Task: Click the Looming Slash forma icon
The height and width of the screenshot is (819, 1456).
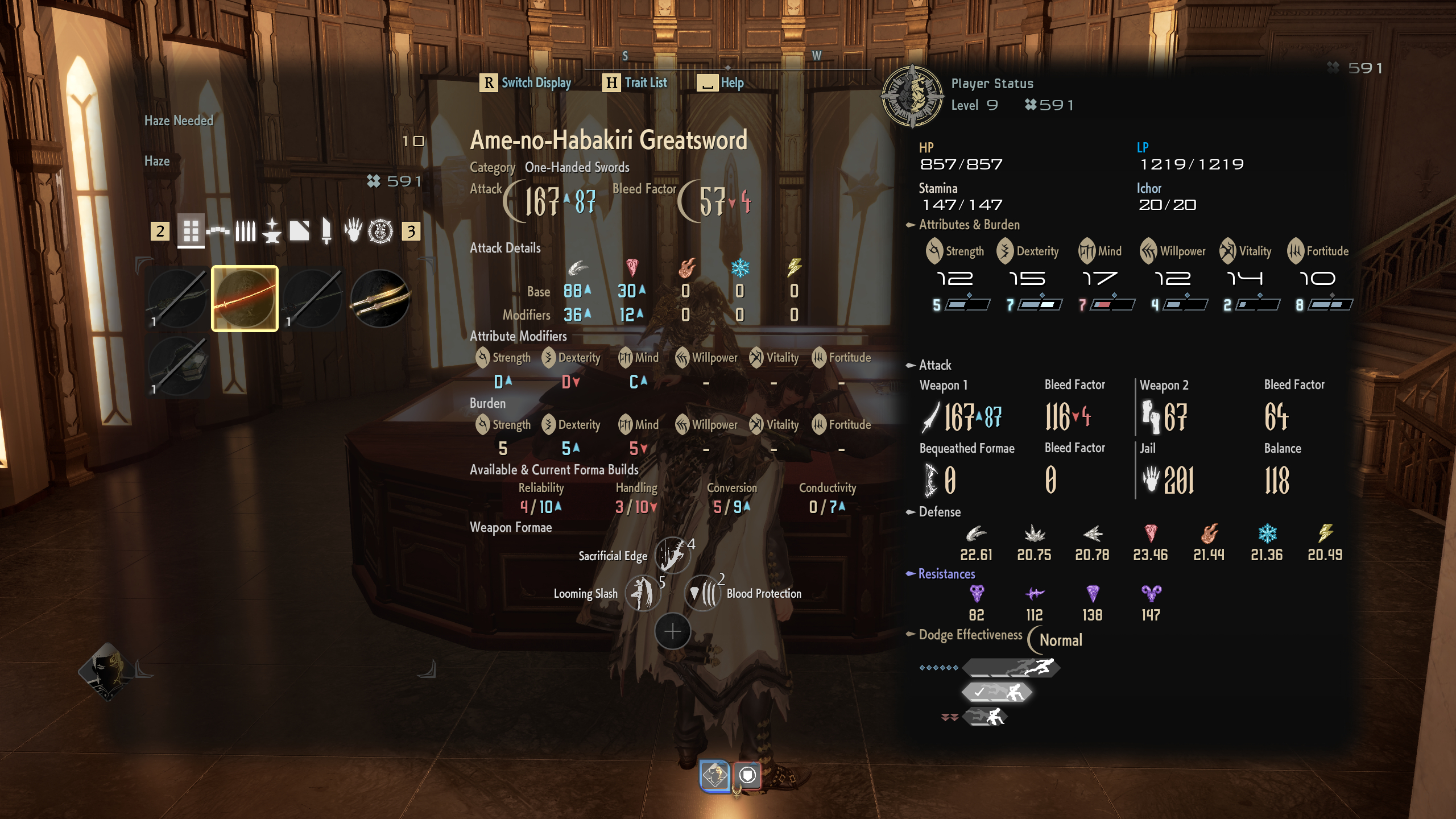Action: 643,593
